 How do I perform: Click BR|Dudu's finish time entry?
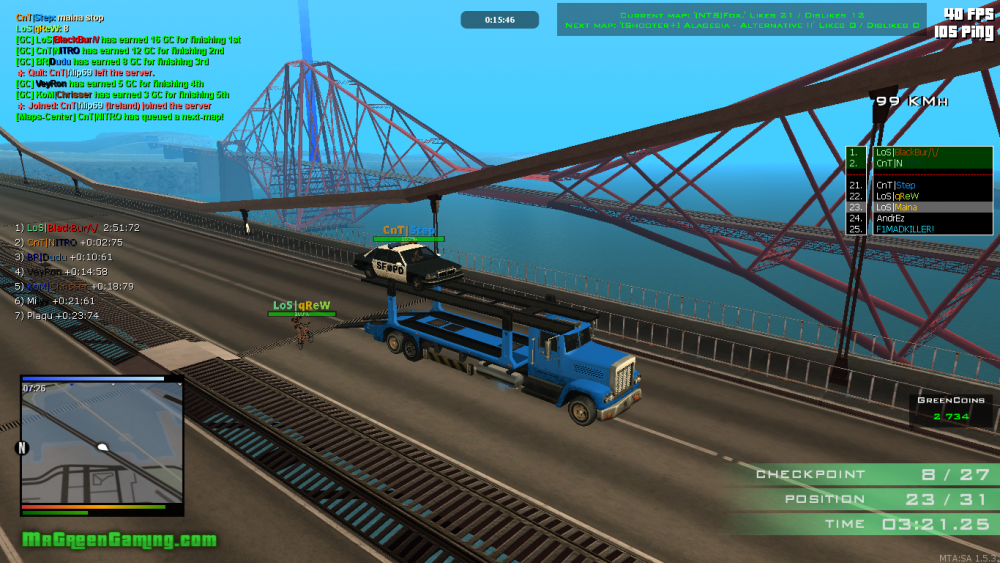(x=63, y=257)
